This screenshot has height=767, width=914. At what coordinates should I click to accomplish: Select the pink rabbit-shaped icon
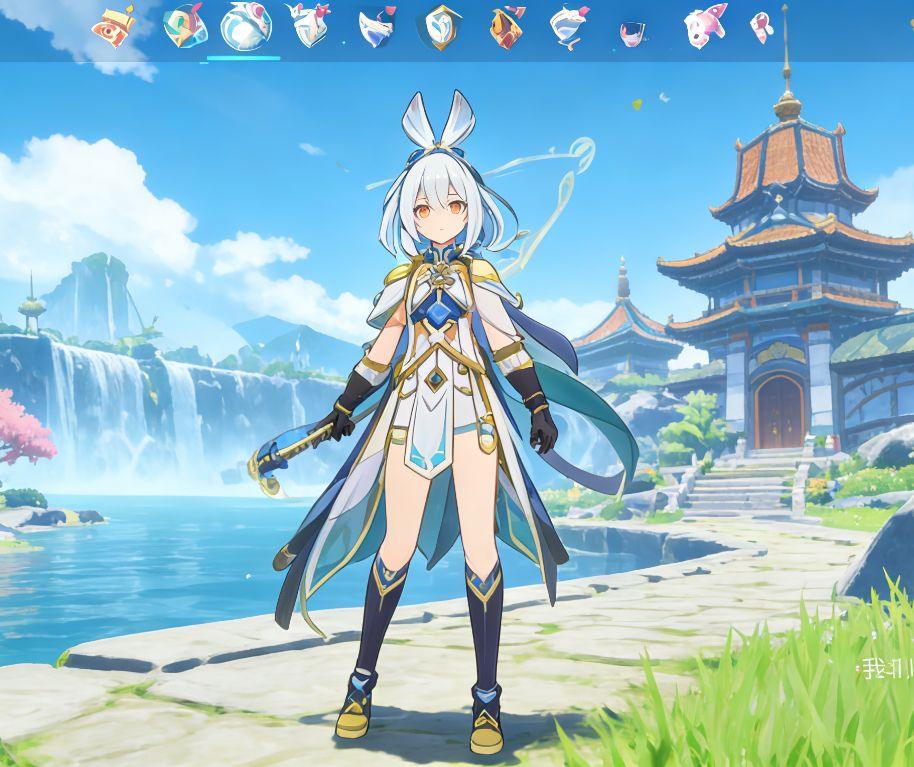pos(704,25)
